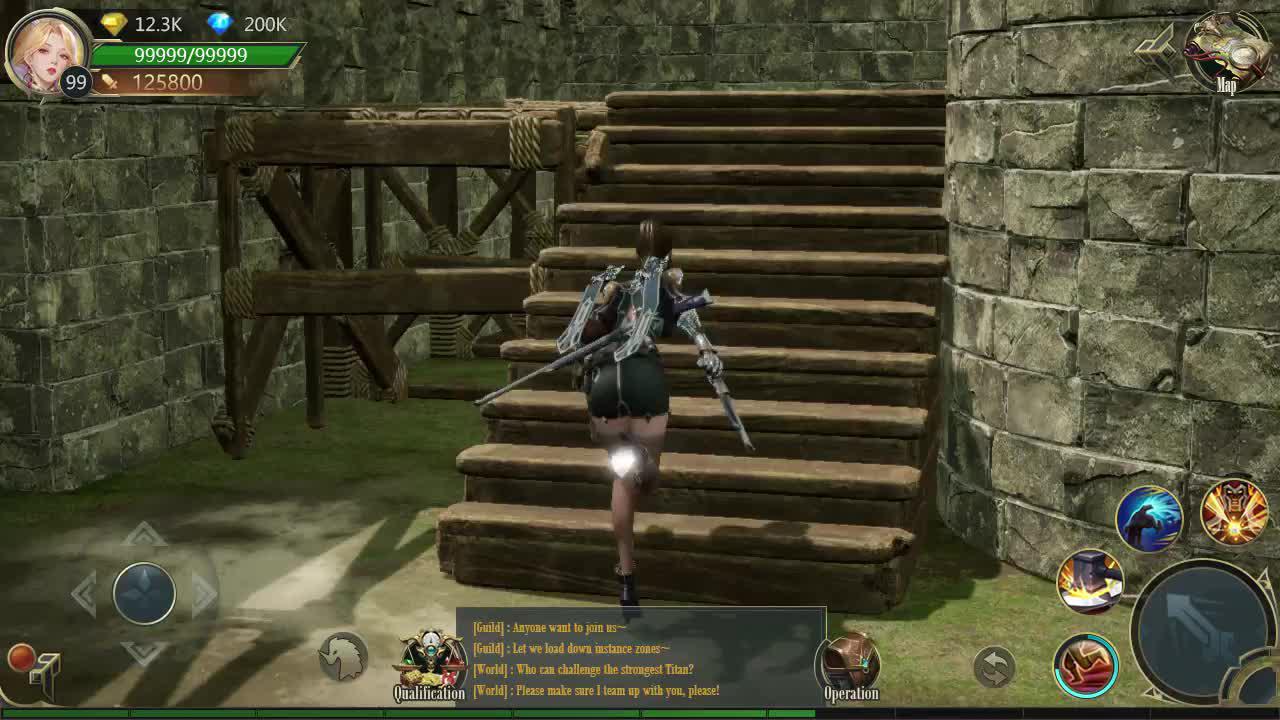Open the Operation helmet panel
Viewport: 1280px width, 720px height.
coord(849,660)
